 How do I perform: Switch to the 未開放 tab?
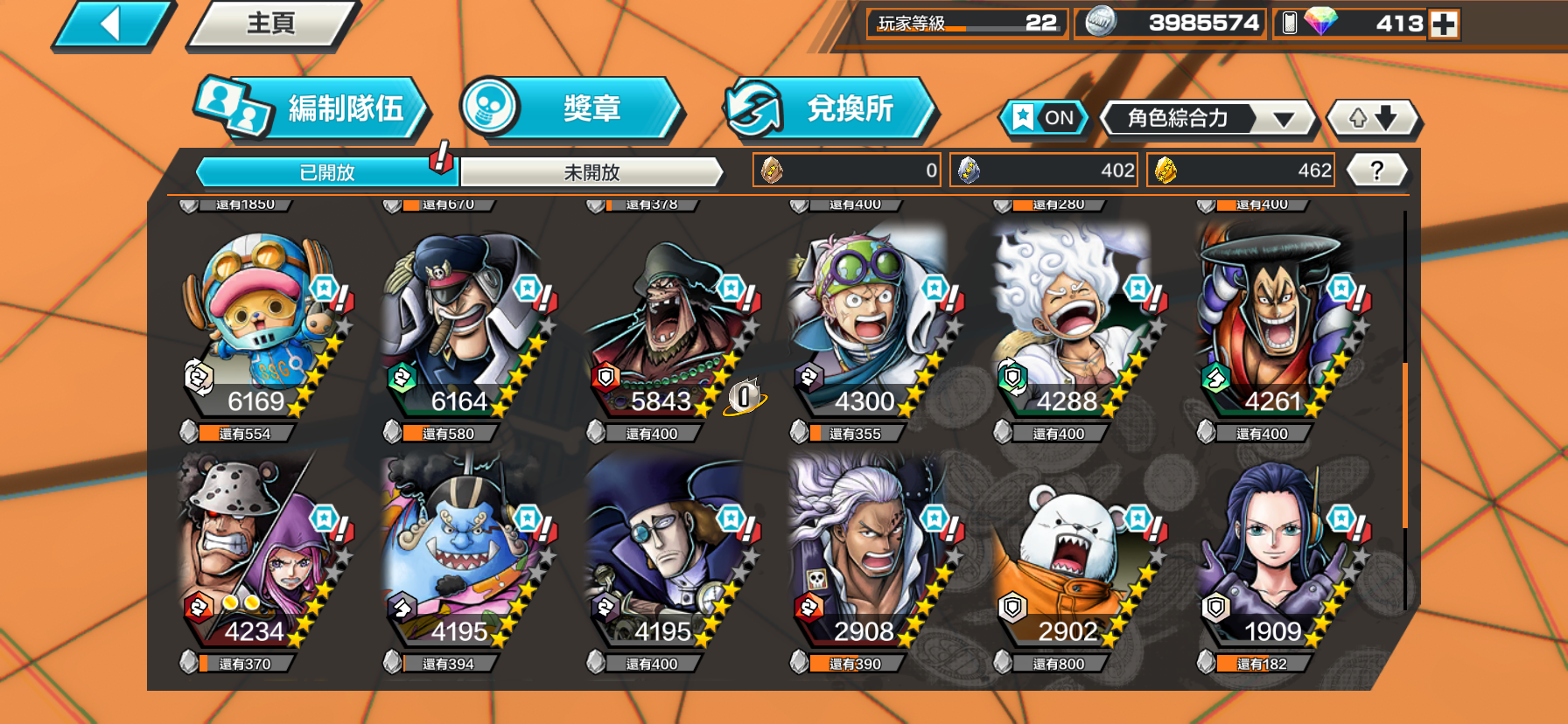pyautogui.click(x=591, y=172)
